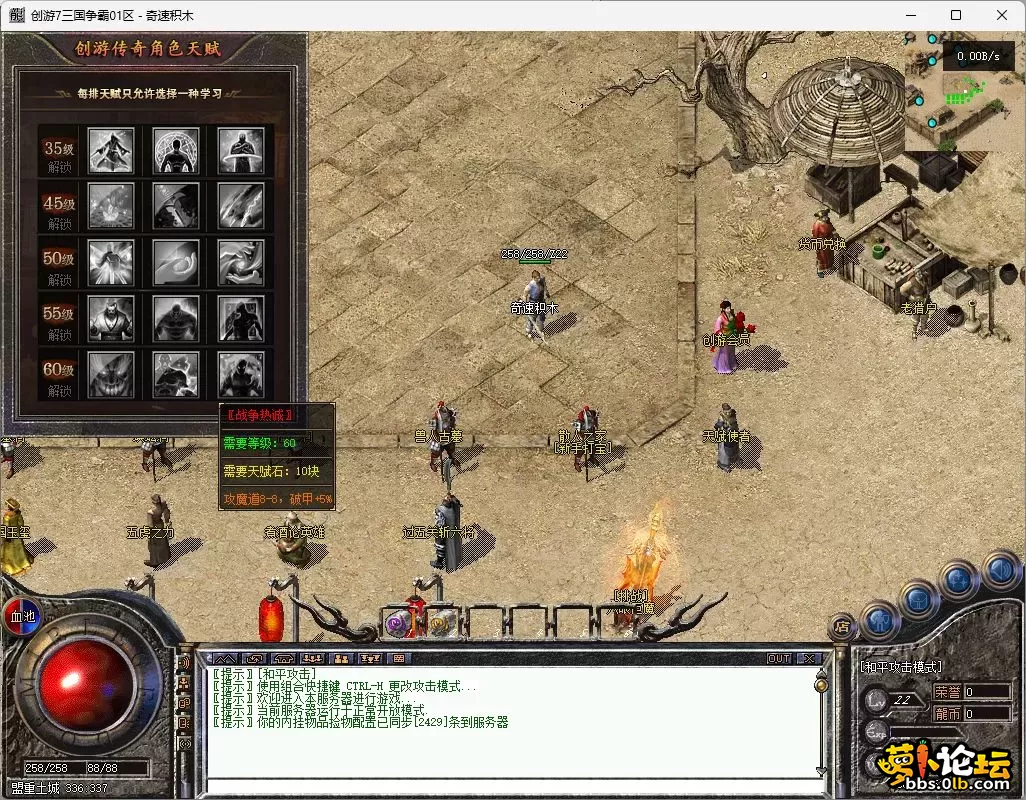Click the OUT button above the chat
1026x800 pixels.
tap(778, 658)
